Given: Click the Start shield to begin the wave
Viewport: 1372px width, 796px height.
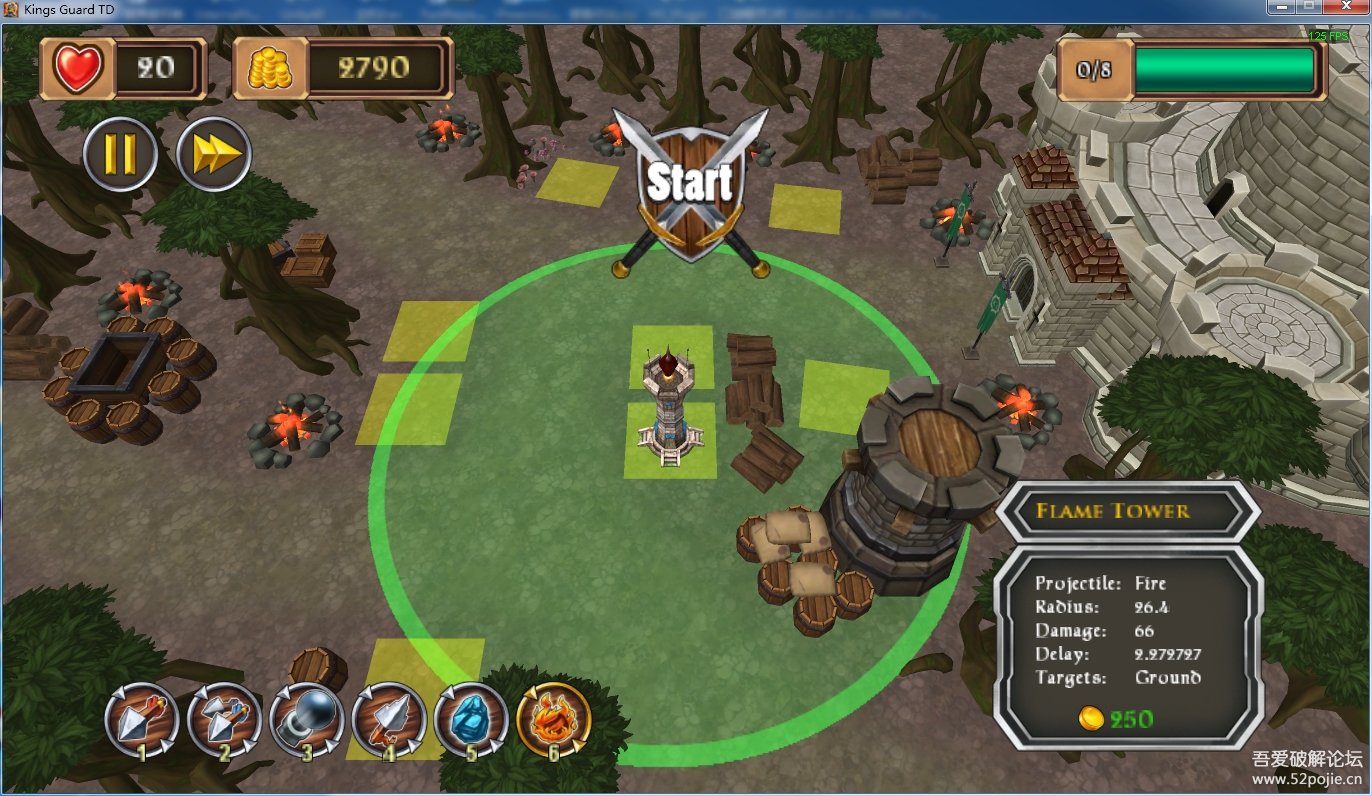Looking at the screenshot, I should (690, 187).
